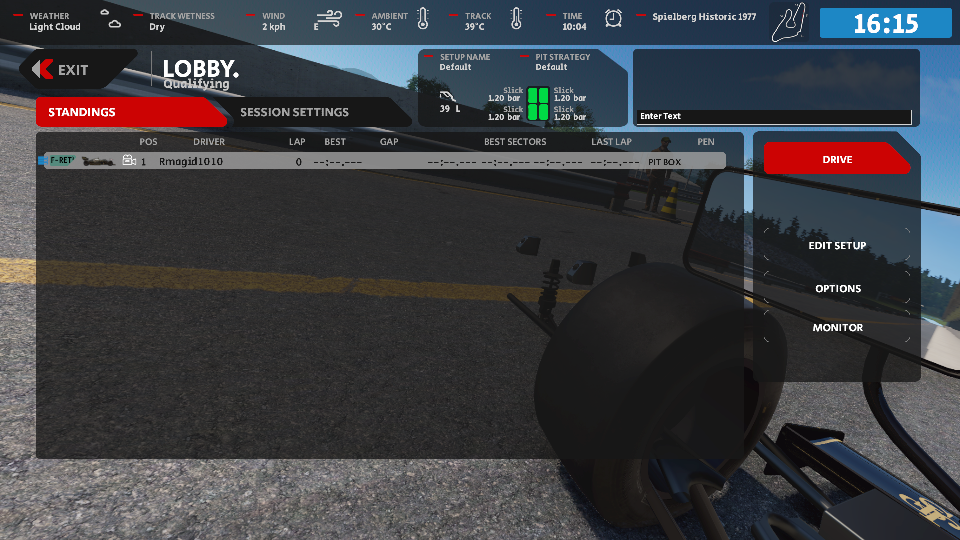Open the Options menu
This screenshot has height=540, width=960.
(x=837, y=288)
